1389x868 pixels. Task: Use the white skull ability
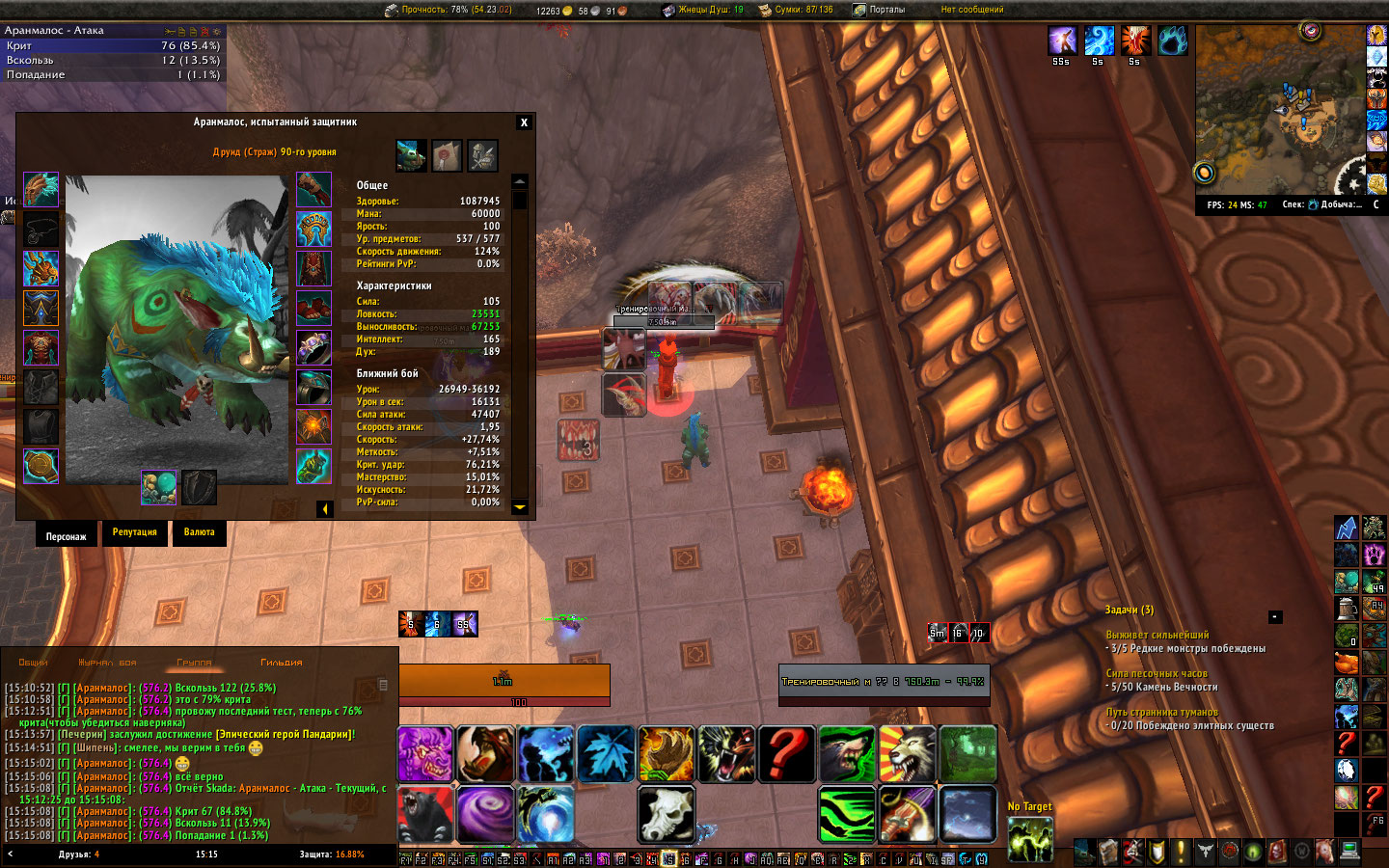coord(666,814)
